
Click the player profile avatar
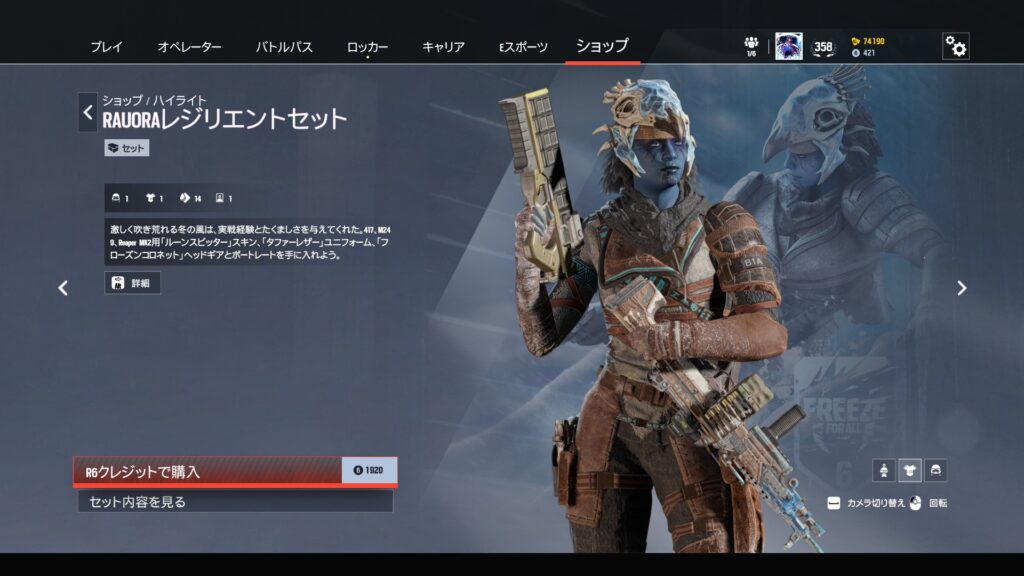pyautogui.click(x=788, y=46)
